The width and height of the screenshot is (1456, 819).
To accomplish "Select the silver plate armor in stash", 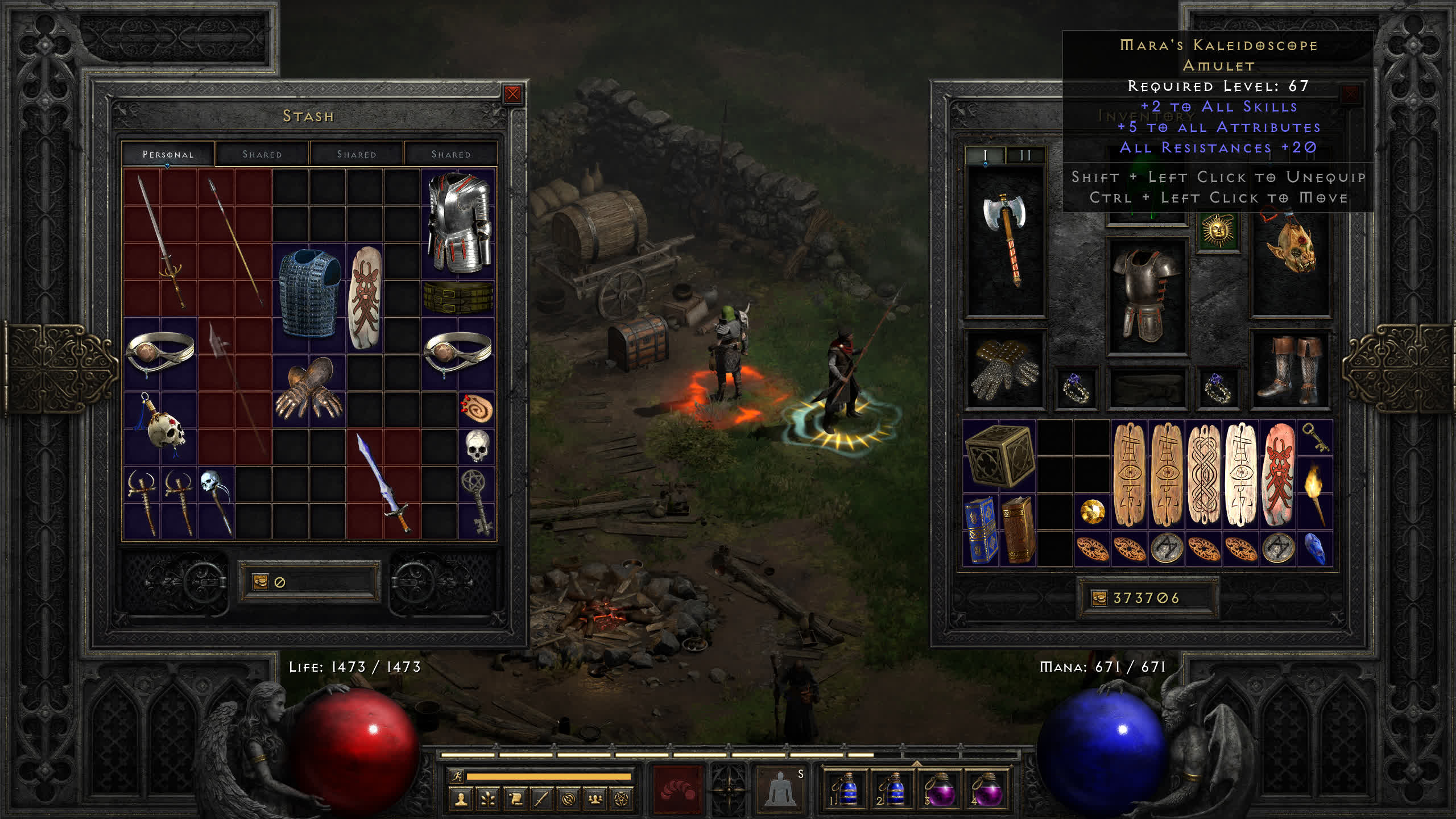I will point(458,222).
